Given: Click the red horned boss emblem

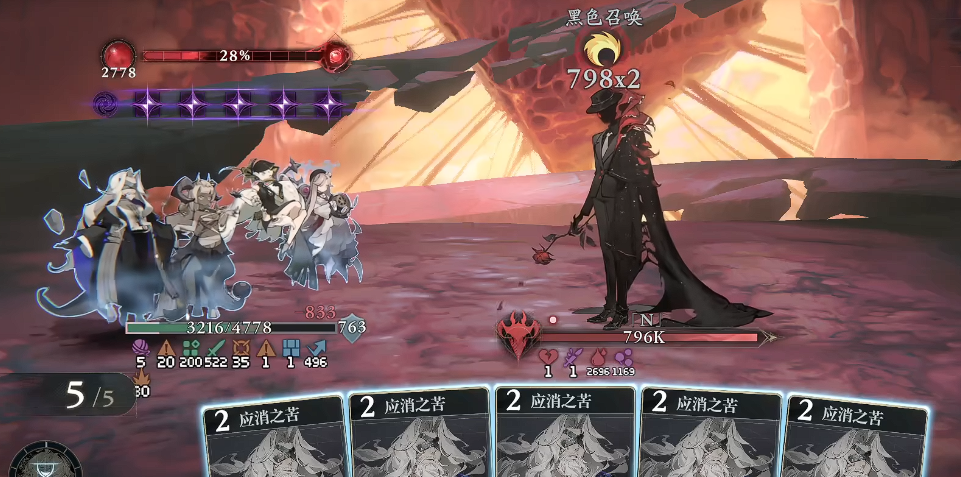Looking at the screenshot, I should 519,333.
